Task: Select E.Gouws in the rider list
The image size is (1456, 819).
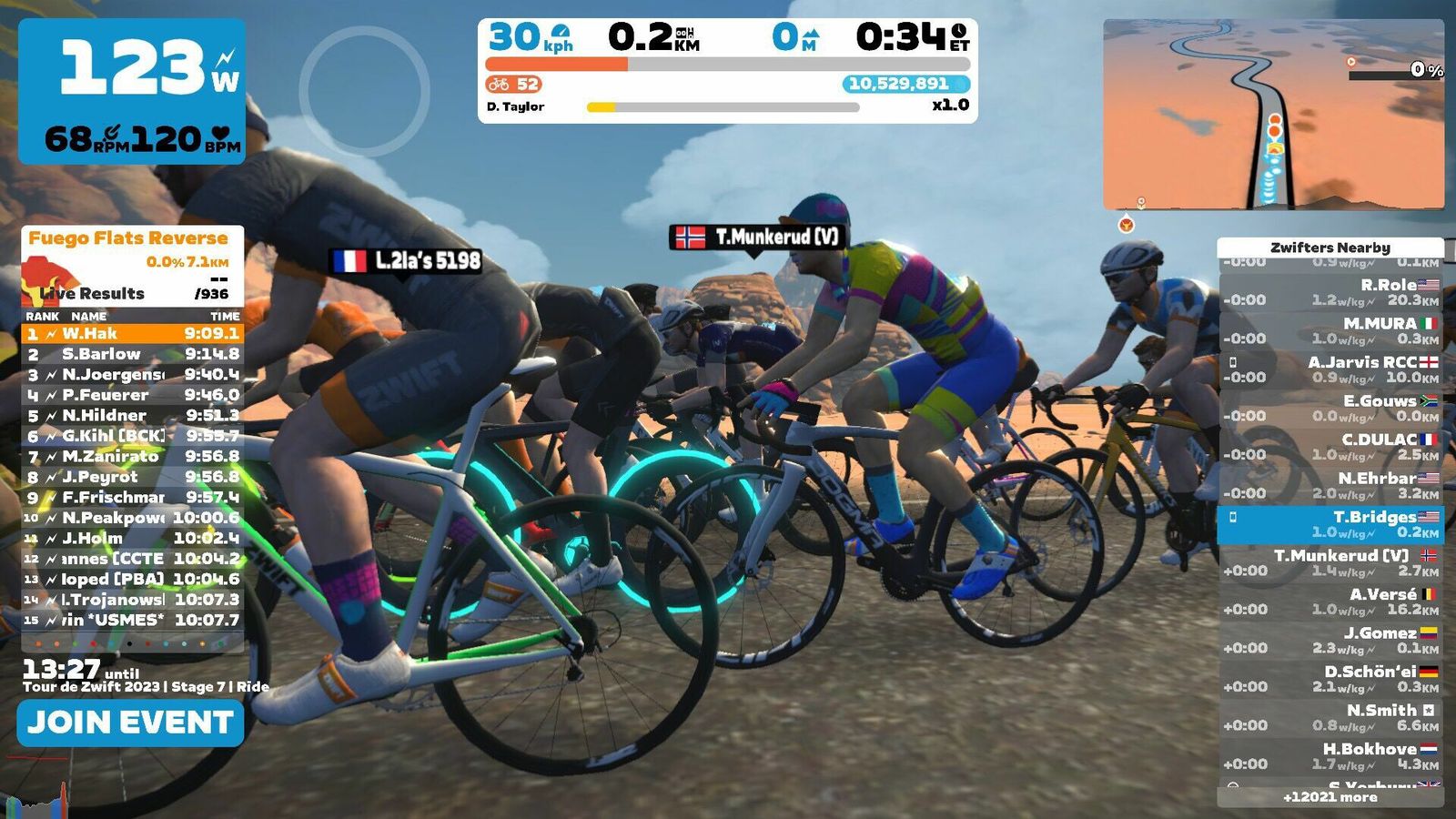Action: (1330, 408)
